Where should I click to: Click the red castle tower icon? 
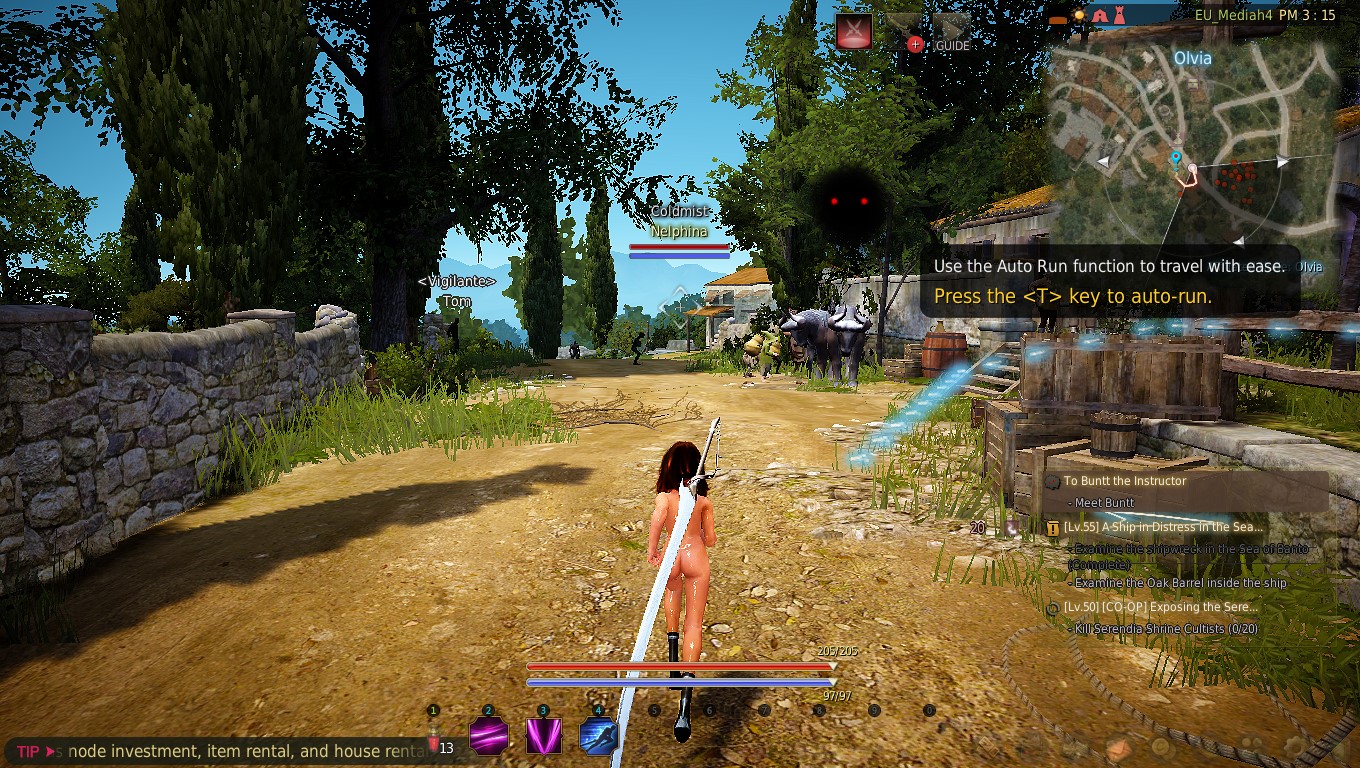(1121, 15)
